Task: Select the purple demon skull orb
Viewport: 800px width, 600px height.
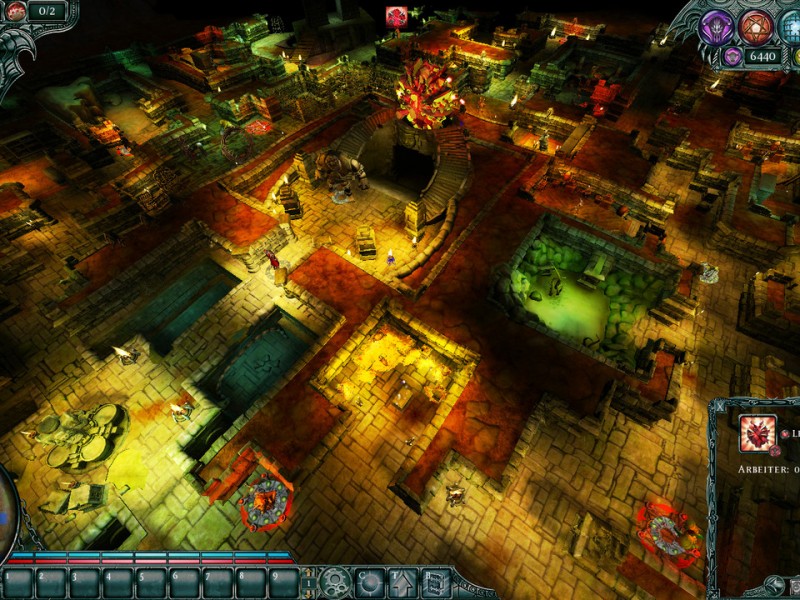Action: (717, 27)
